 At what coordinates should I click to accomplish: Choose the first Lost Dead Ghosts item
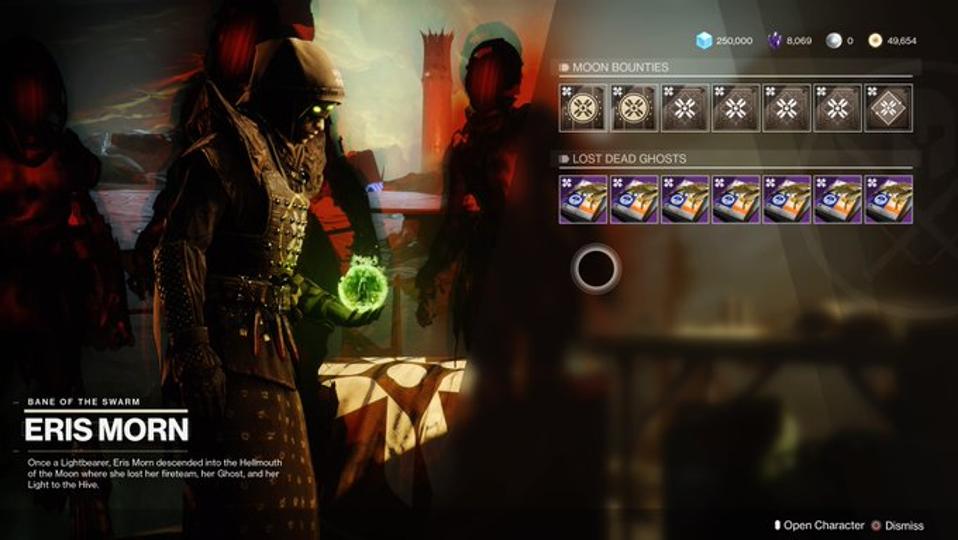[x=584, y=199]
